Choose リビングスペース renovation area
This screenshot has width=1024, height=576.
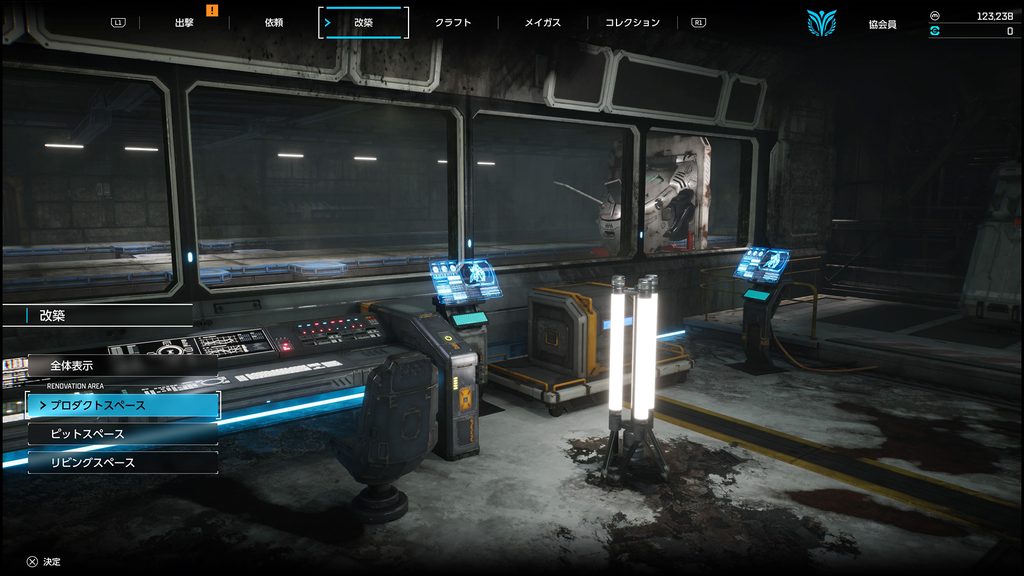(122, 462)
